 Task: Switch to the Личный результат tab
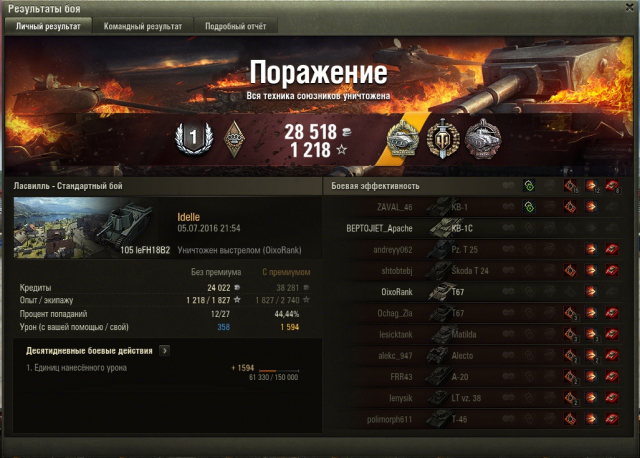(48, 27)
